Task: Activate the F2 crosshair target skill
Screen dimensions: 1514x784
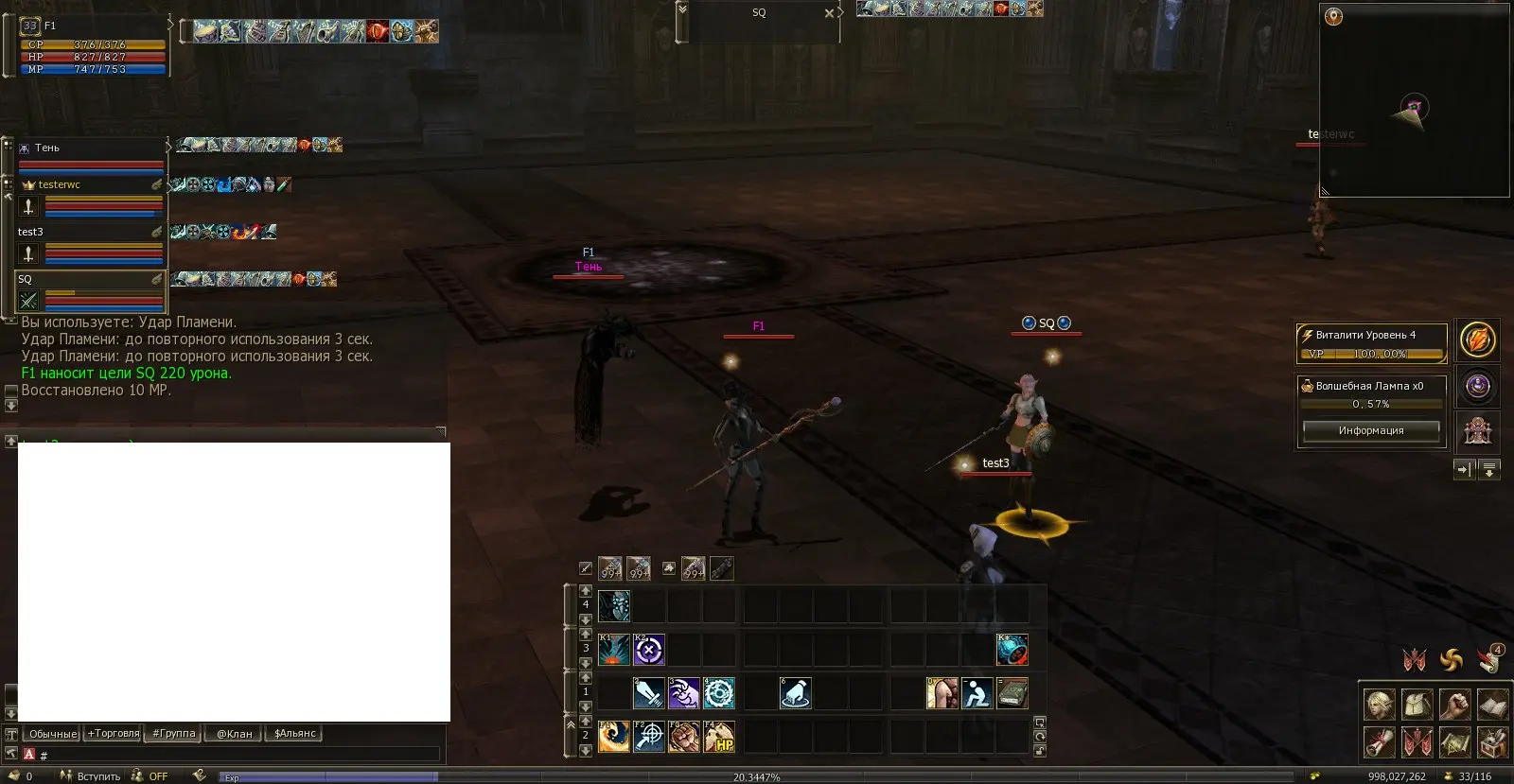Action: pyautogui.click(x=649, y=737)
